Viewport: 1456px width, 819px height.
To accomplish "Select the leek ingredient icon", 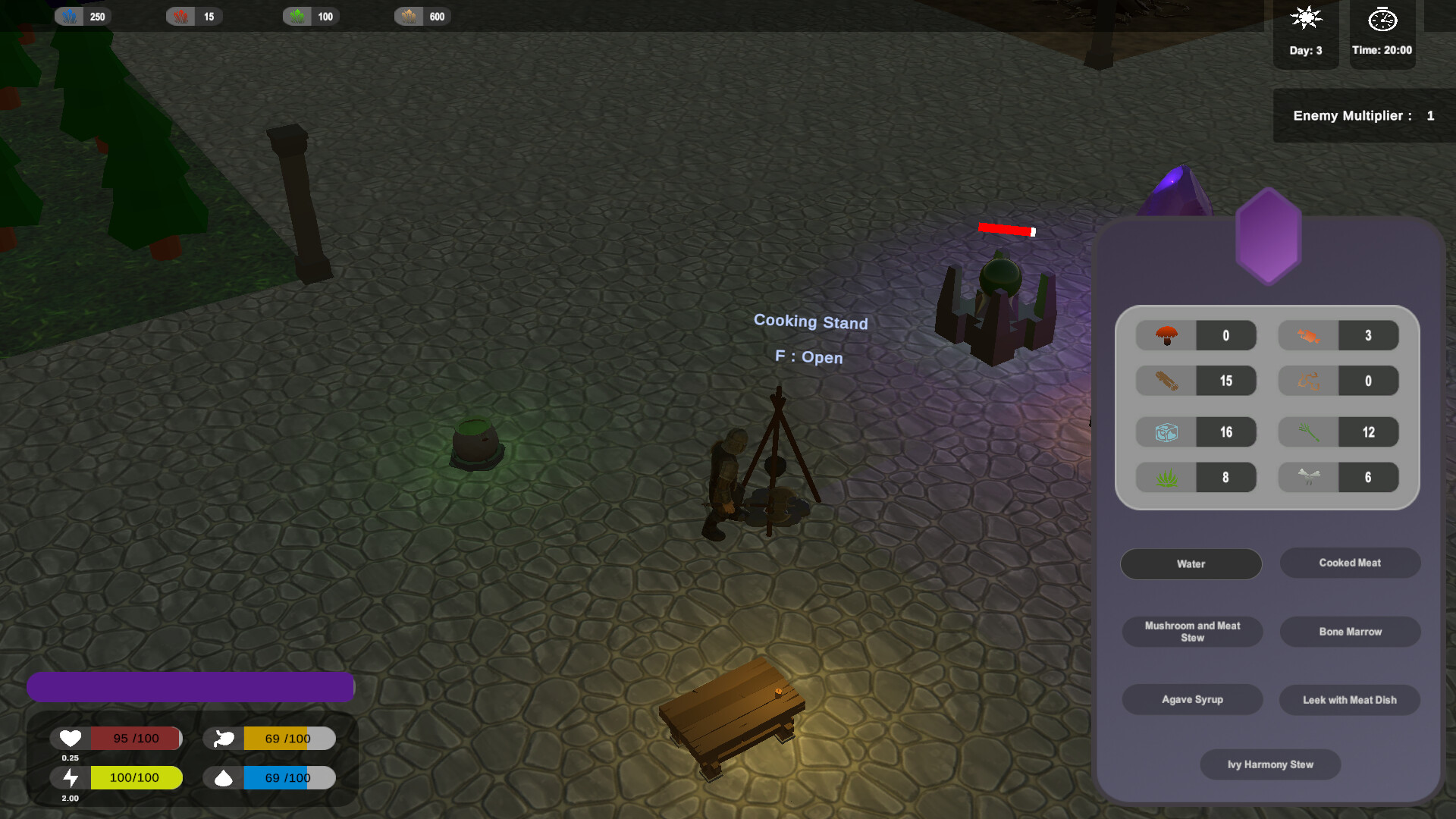I will click(1307, 431).
